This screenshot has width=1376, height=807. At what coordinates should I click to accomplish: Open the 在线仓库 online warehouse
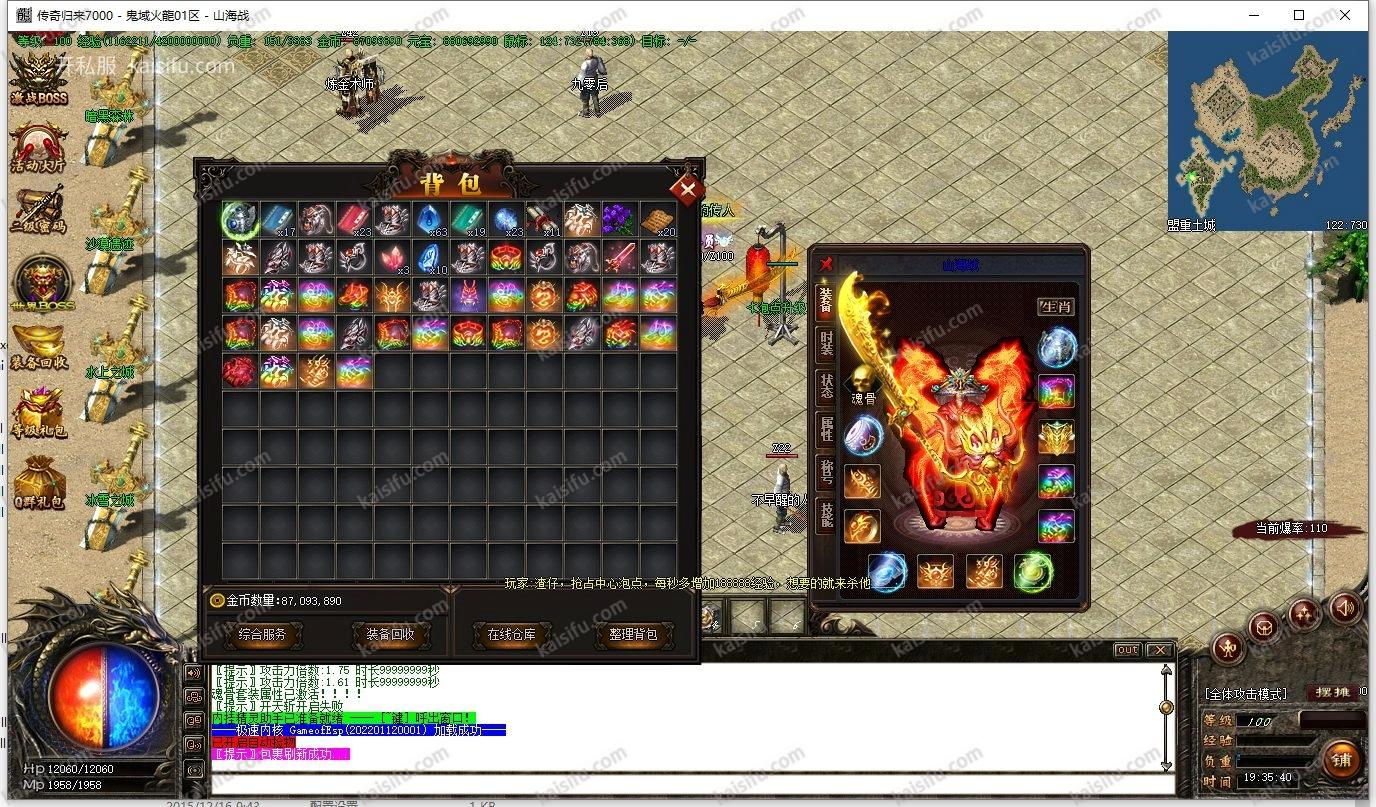click(x=511, y=634)
